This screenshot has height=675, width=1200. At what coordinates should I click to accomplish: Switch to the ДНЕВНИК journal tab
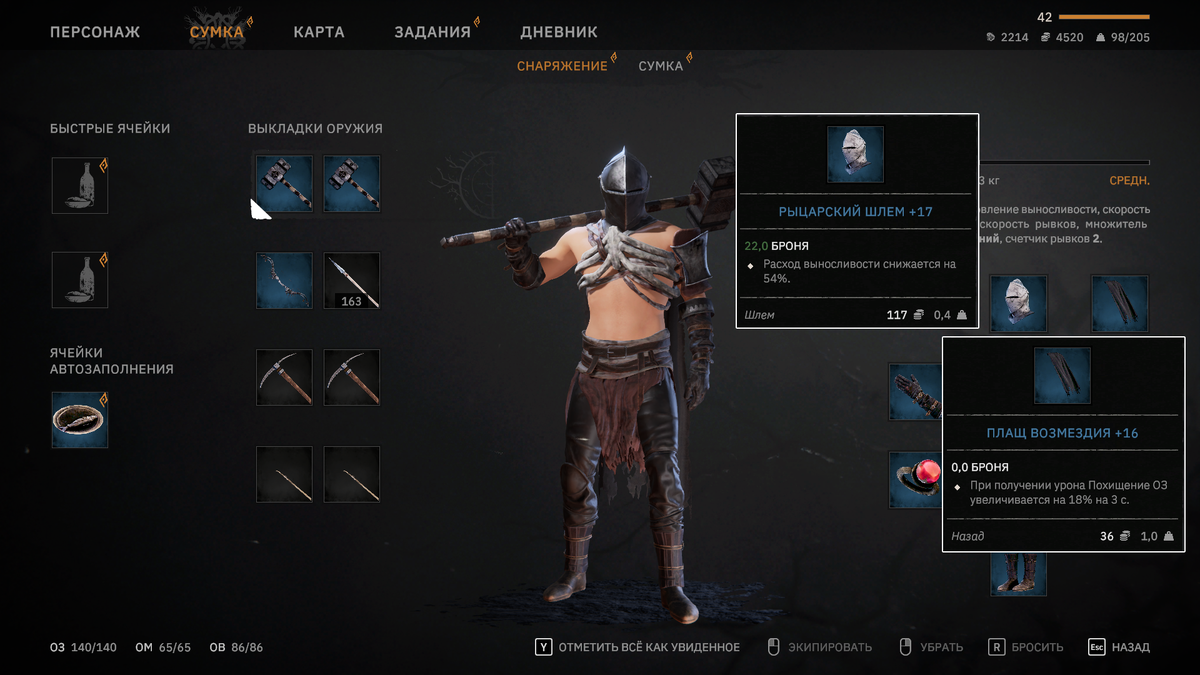click(559, 32)
